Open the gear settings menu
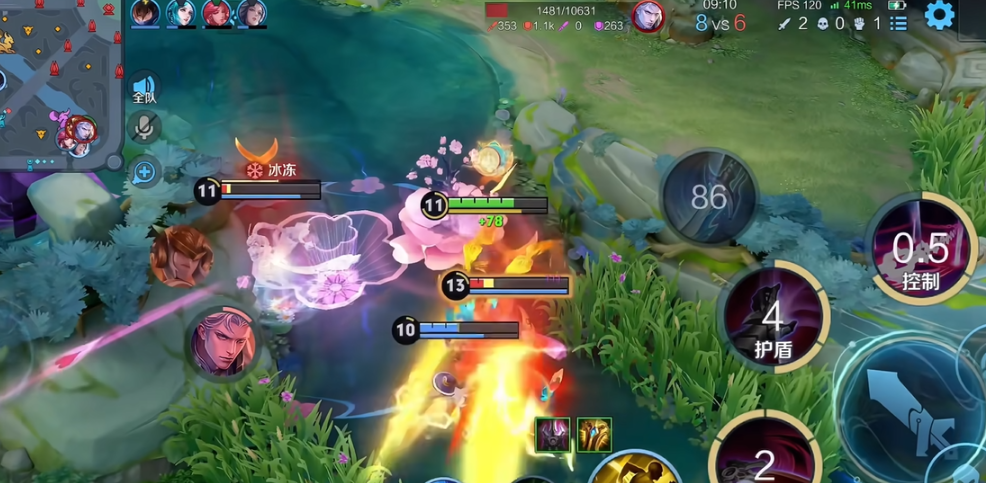This screenshot has height=483, width=986. pyautogui.click(x=939, y=14)
